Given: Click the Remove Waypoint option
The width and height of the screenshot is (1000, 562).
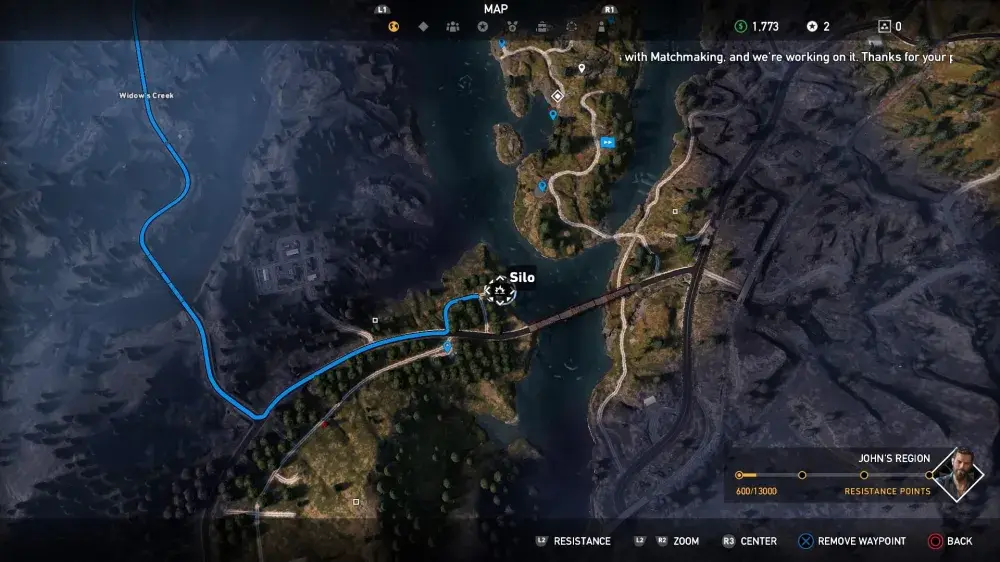Looking at the screenshot, I should 851,541.
